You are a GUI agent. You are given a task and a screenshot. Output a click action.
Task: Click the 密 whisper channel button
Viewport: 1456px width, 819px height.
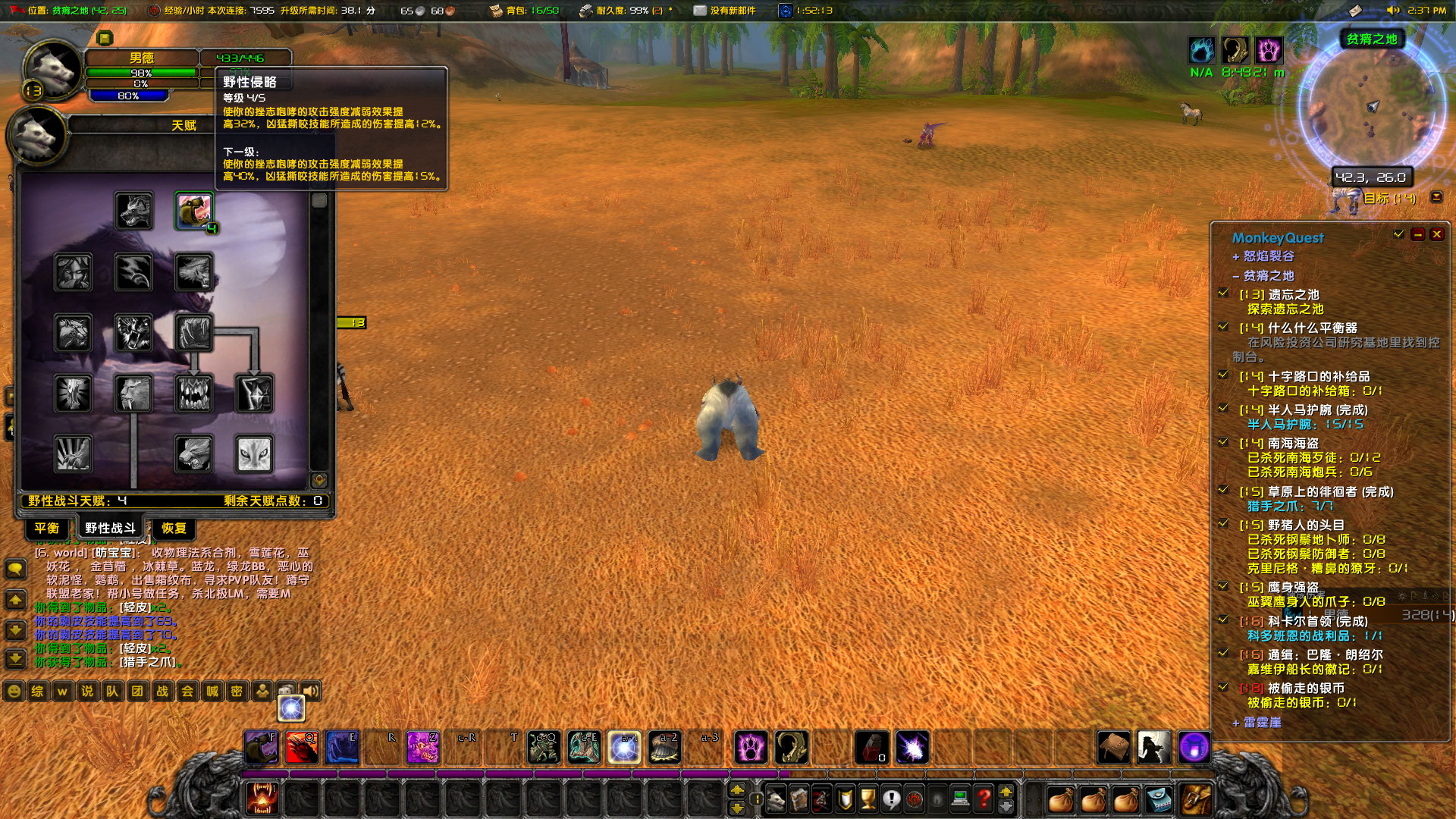point(237,692)
